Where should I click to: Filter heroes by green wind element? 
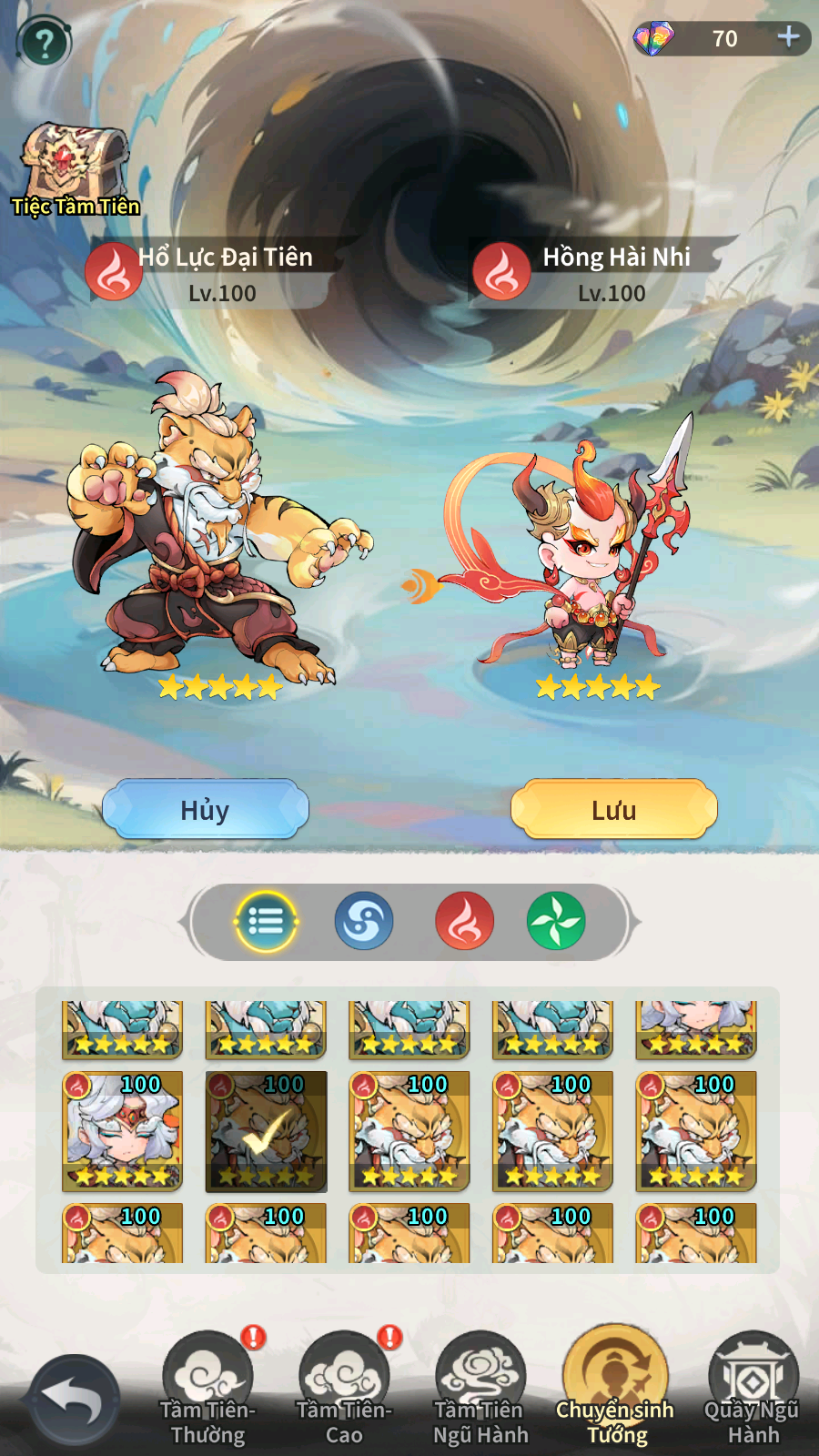555,922
